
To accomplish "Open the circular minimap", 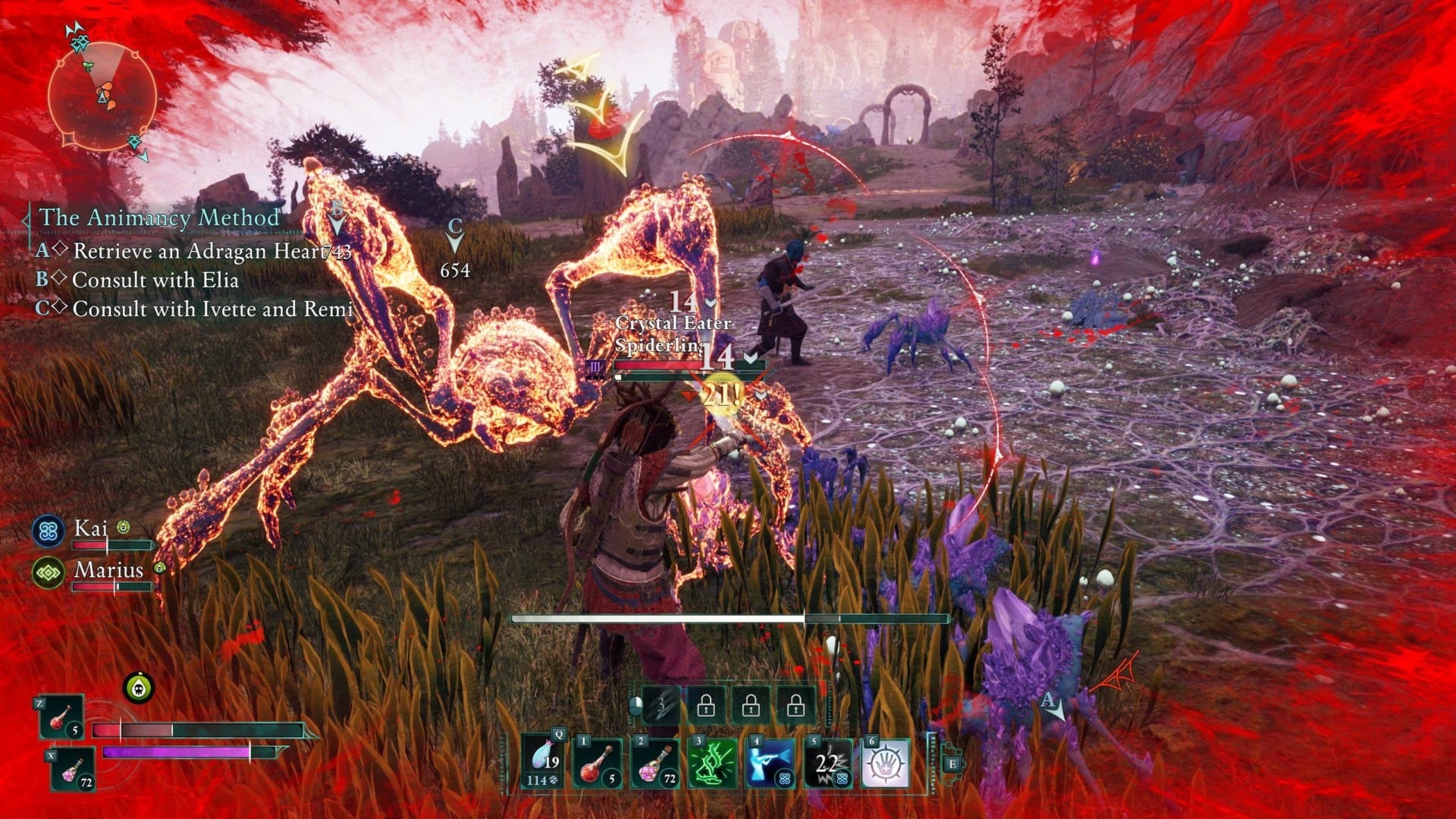I will [x=102, y=96].
